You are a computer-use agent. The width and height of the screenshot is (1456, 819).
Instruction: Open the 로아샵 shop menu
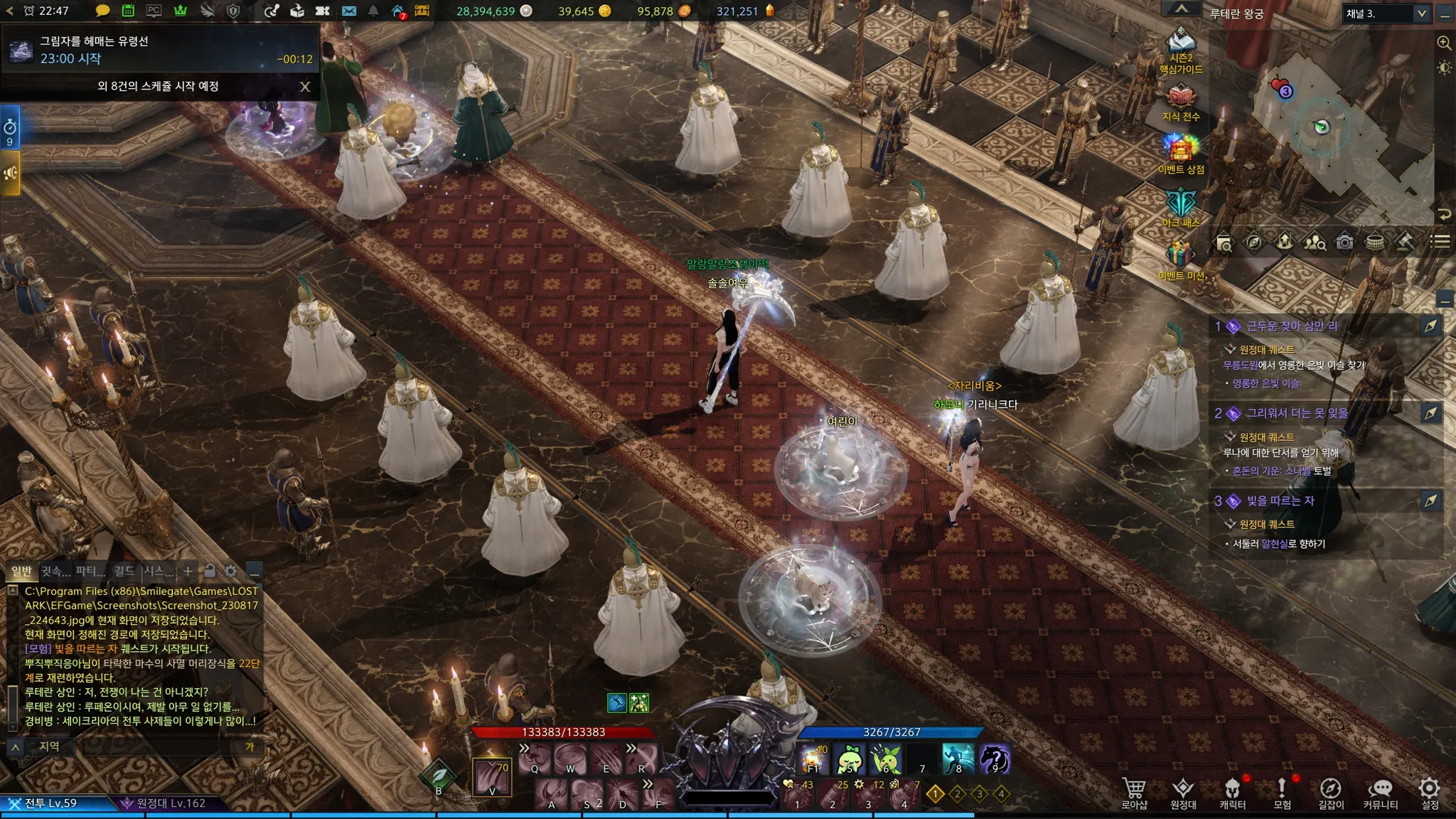1134,793
